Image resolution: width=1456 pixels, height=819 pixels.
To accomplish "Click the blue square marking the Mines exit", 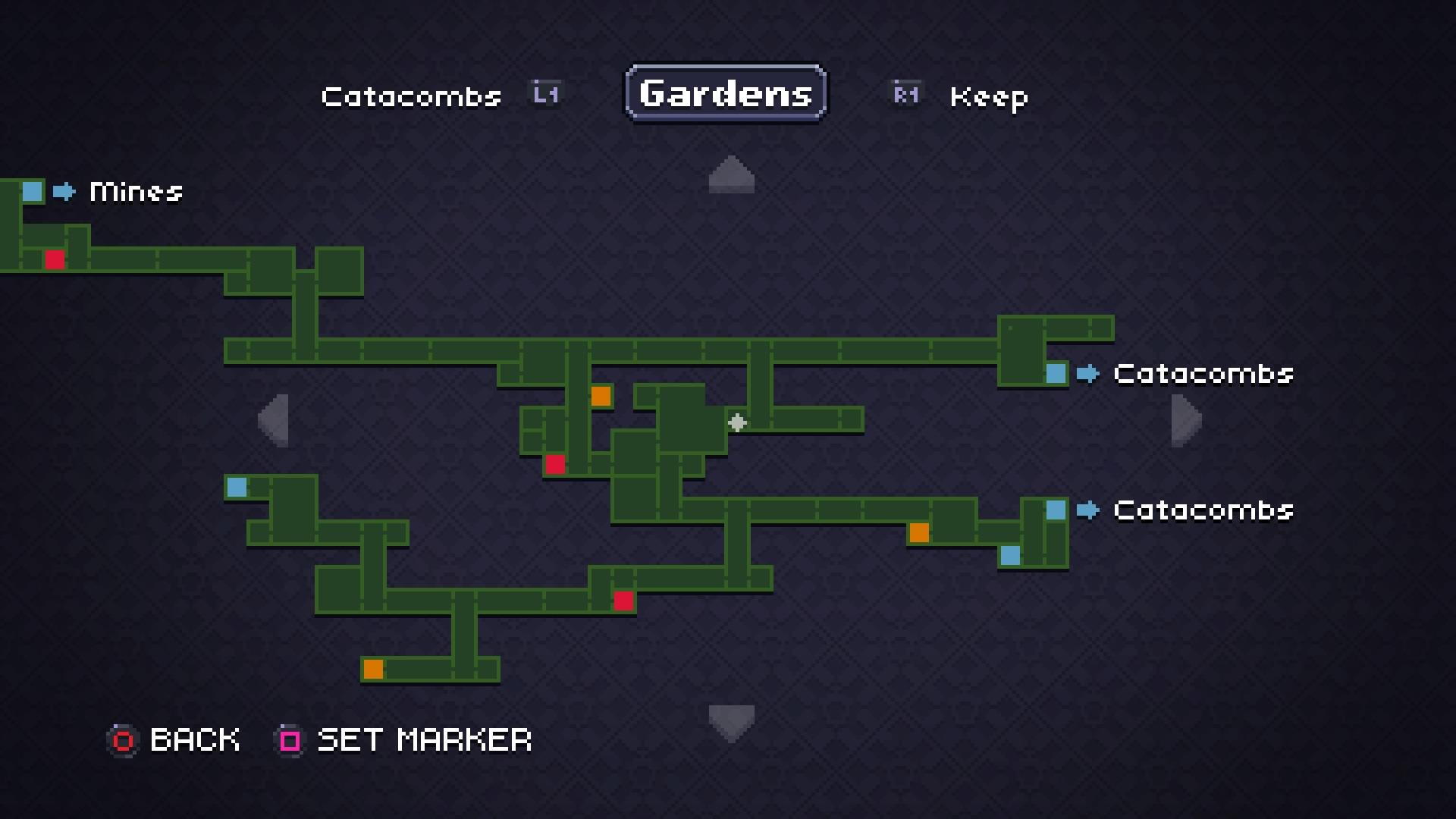I will click(32, 192).
